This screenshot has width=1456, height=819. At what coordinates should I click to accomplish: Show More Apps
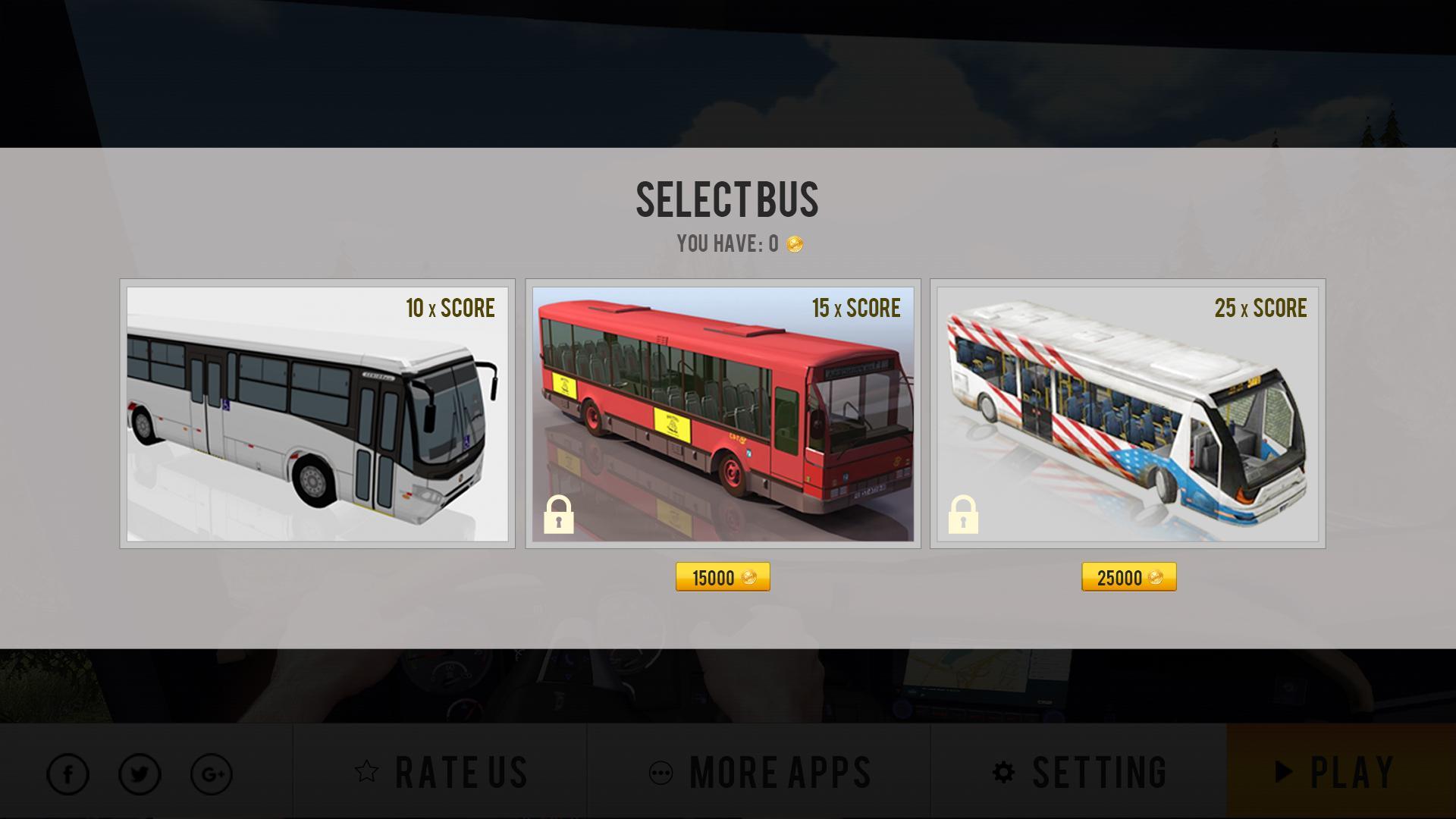coord(759,772)
